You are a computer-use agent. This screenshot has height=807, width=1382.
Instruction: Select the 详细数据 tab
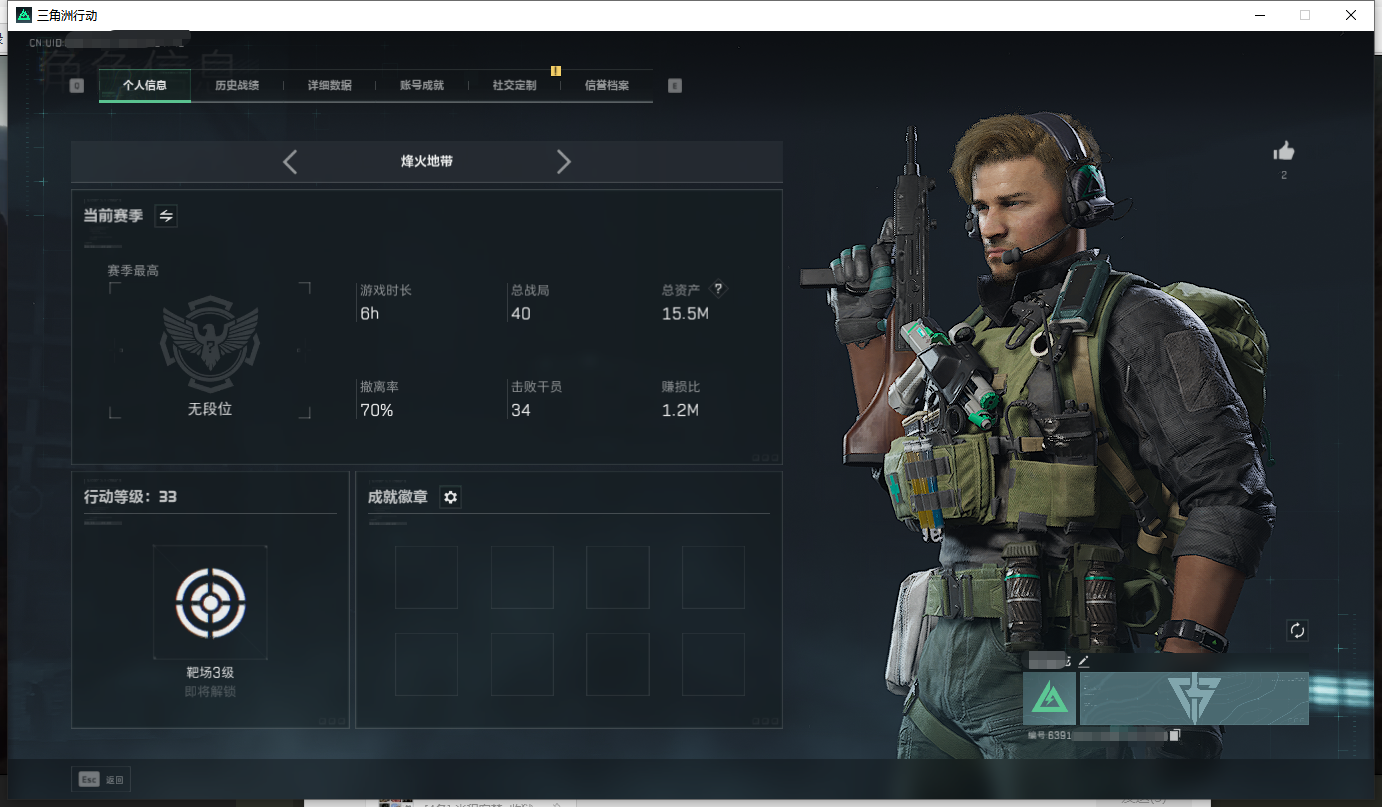click(329, 86)
